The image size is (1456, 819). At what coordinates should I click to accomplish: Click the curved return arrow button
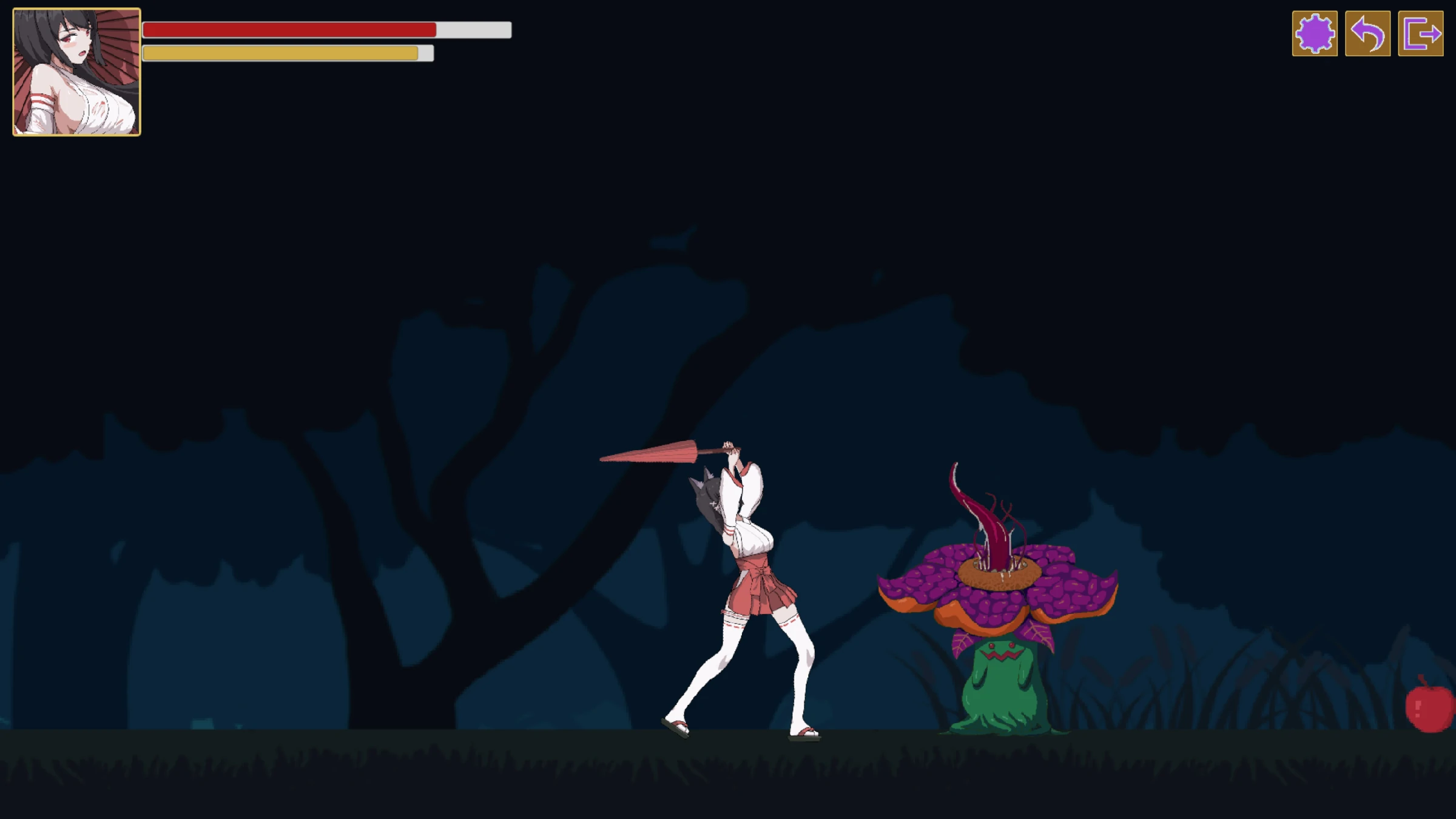click(x=1367, y=34)
